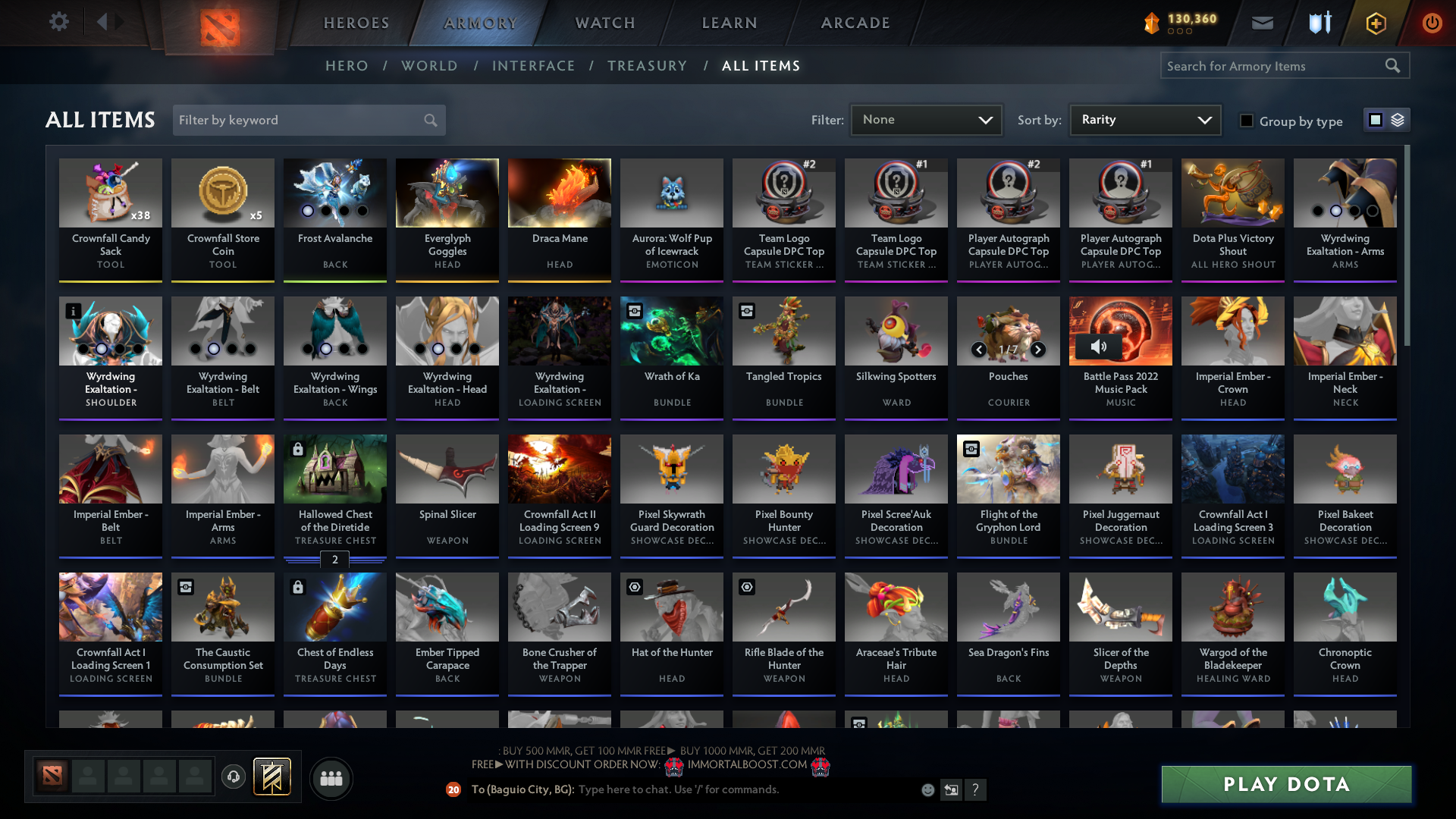Click the next arrow on the Pouches courier preview
The image size is (1456, 819).
pyautogui.click(x=1037, y=350)
